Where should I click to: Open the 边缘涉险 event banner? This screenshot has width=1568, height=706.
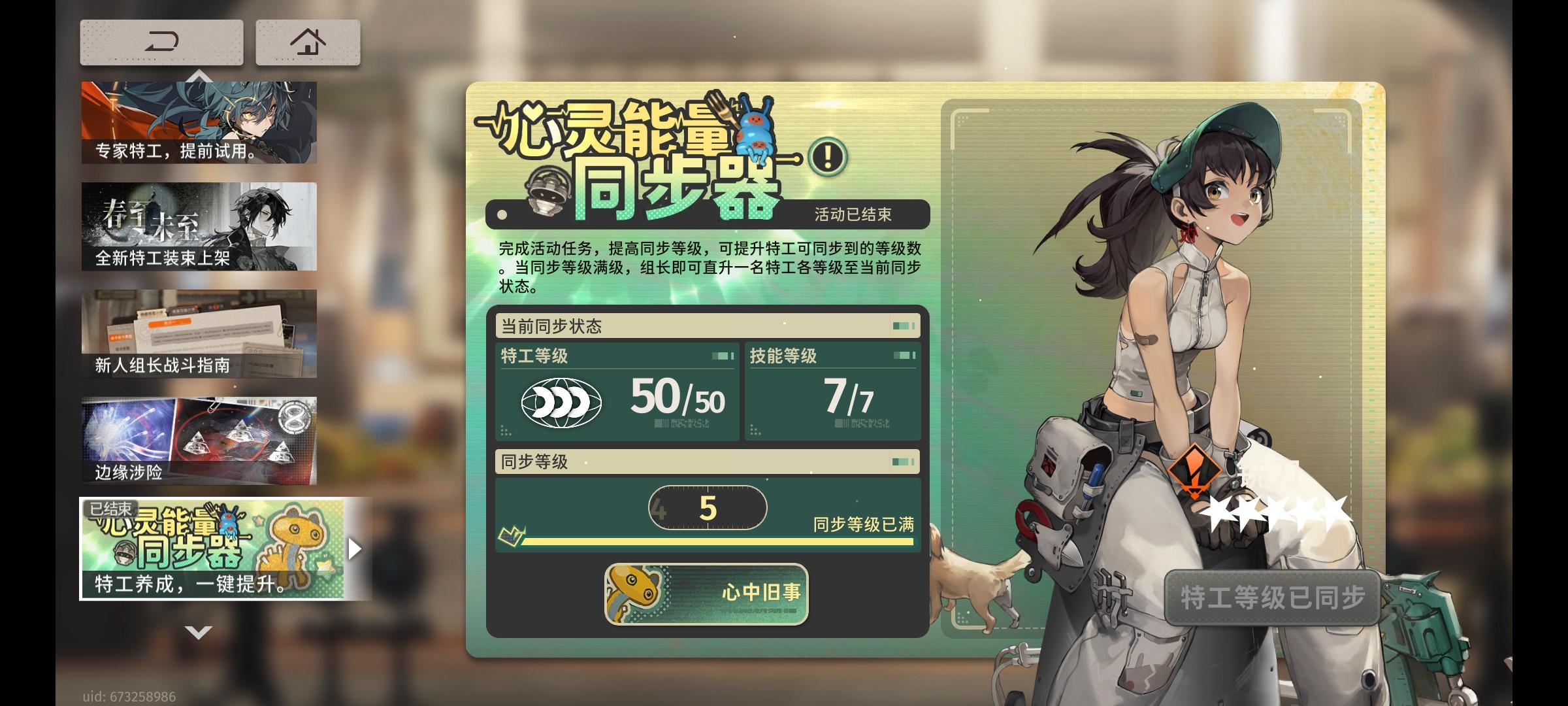[197, 438]
